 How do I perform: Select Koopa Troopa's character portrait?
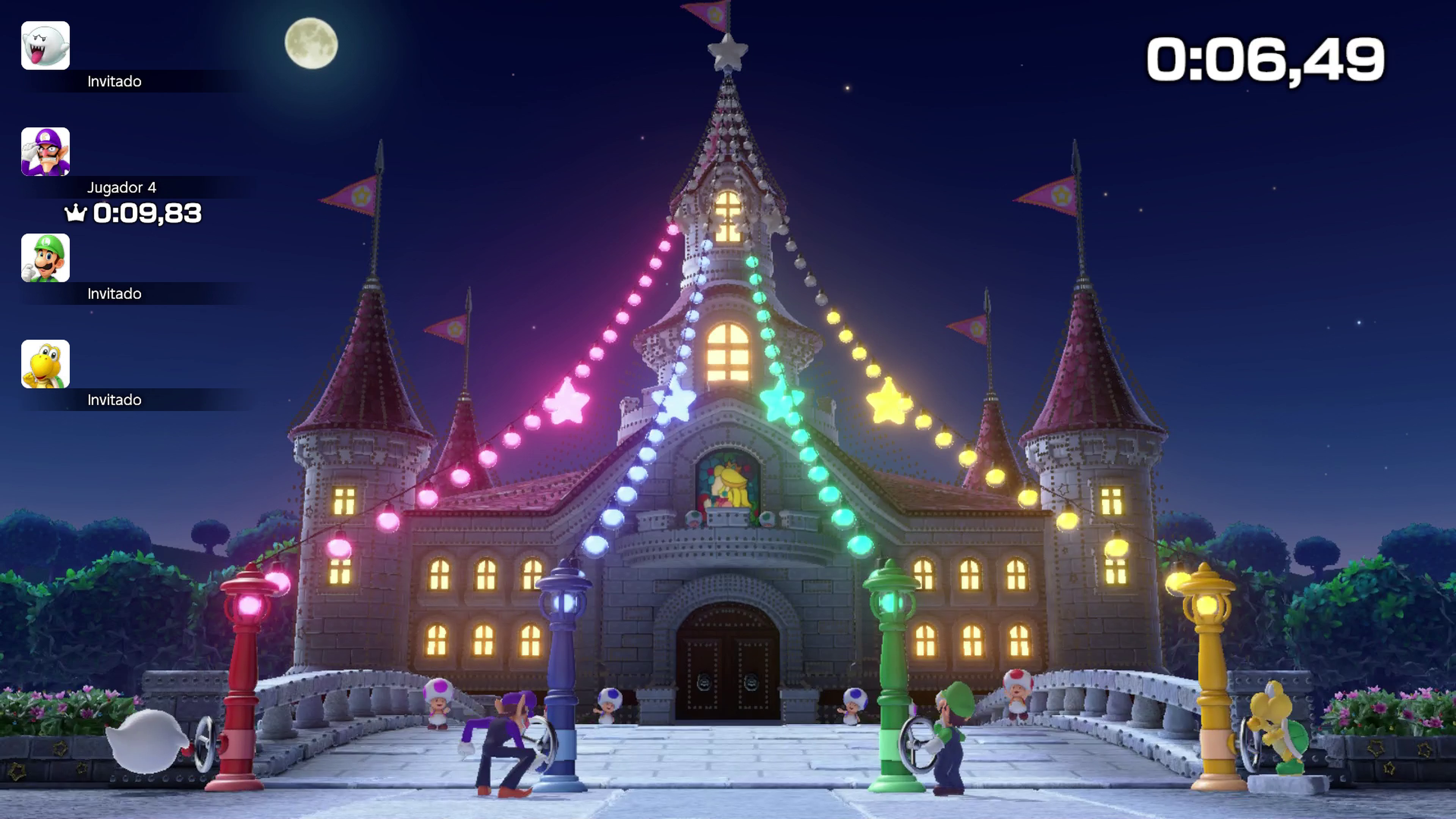(45, 364)
